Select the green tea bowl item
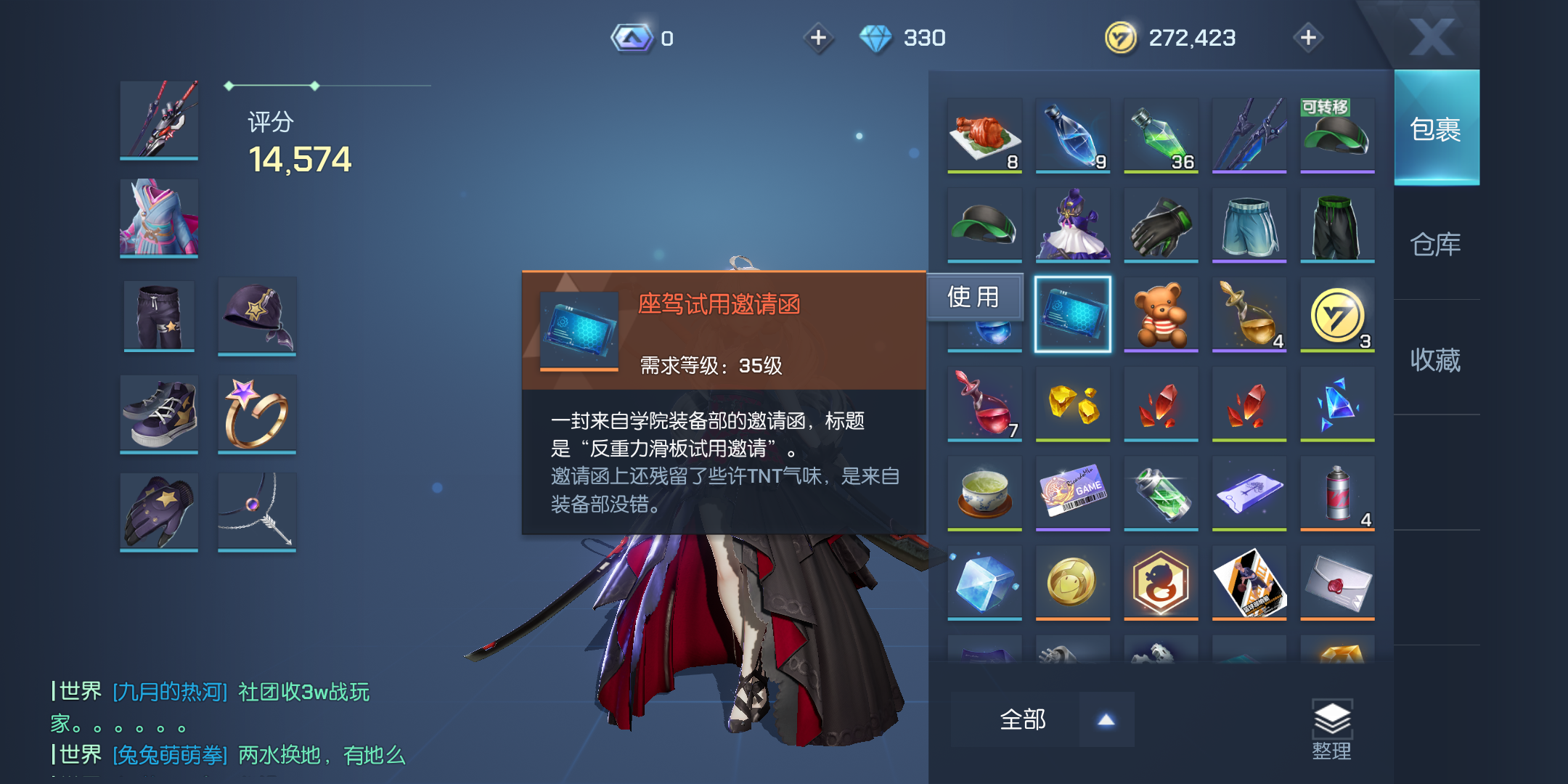1568x784 pixels. pos(984,494)
